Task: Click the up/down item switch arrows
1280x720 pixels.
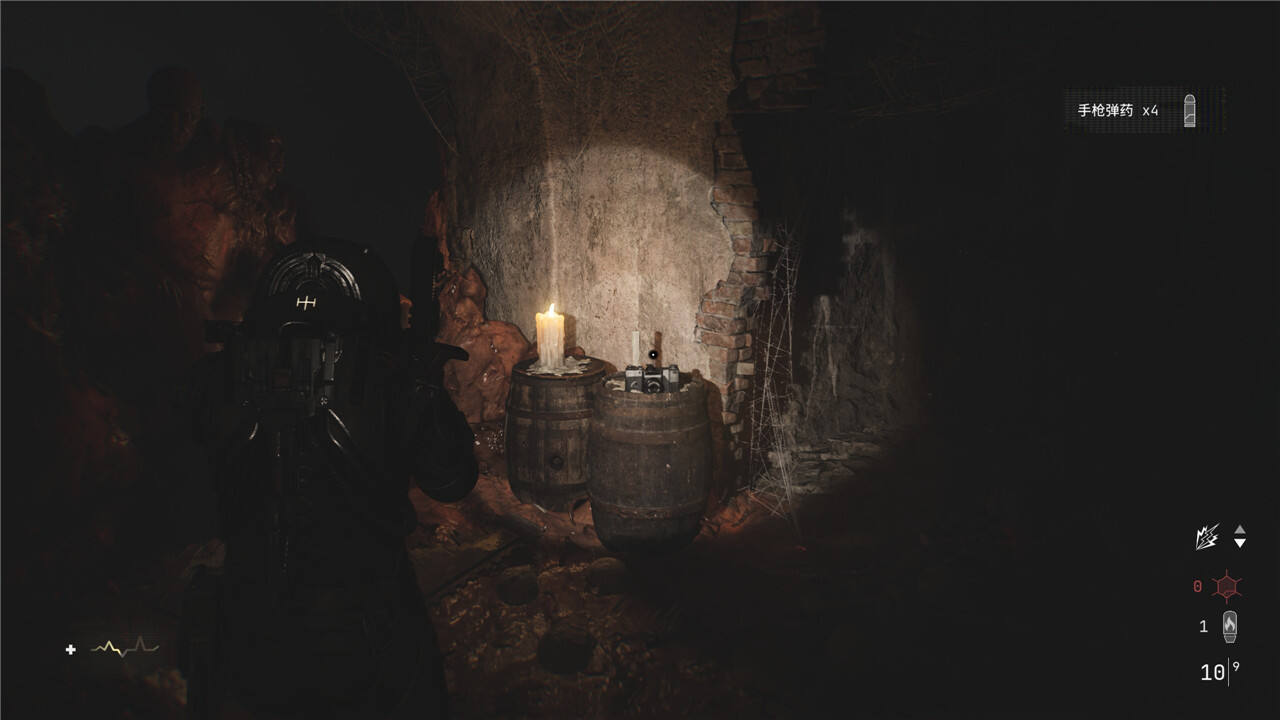Action: click(1240, 536)
